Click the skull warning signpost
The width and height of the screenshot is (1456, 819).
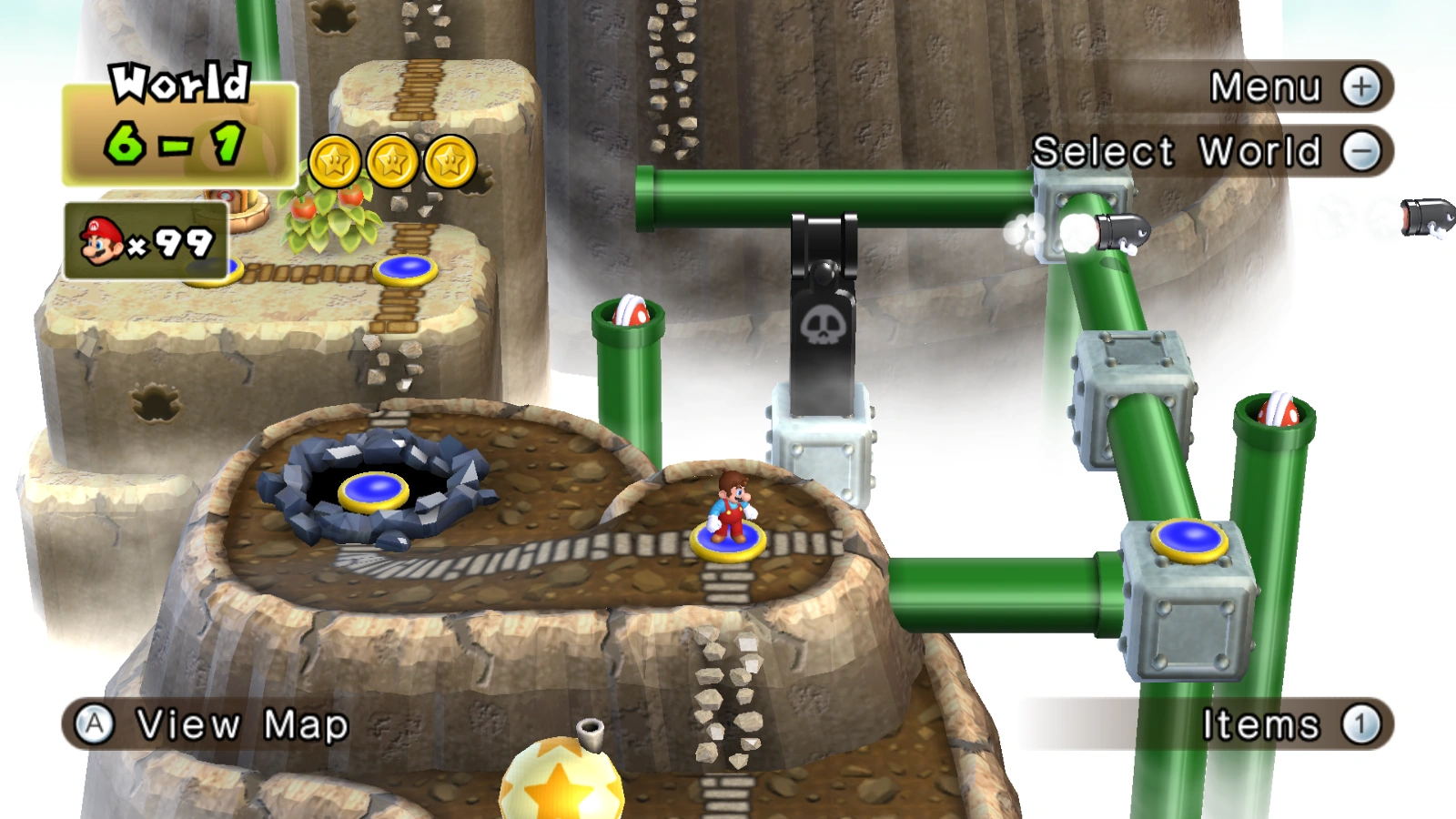[x=822, y=323]
